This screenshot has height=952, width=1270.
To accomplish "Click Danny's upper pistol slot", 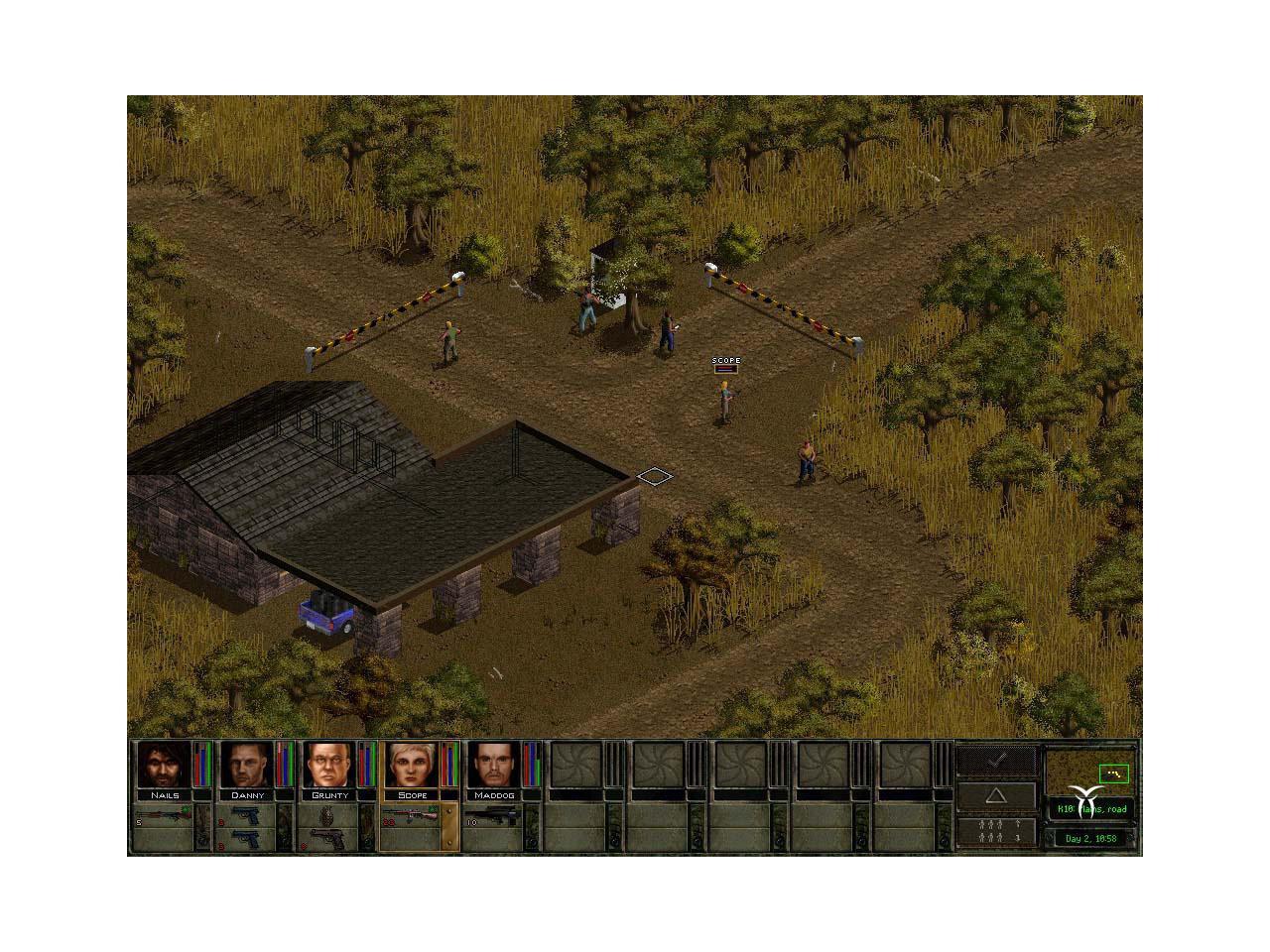I will point(246,816).
